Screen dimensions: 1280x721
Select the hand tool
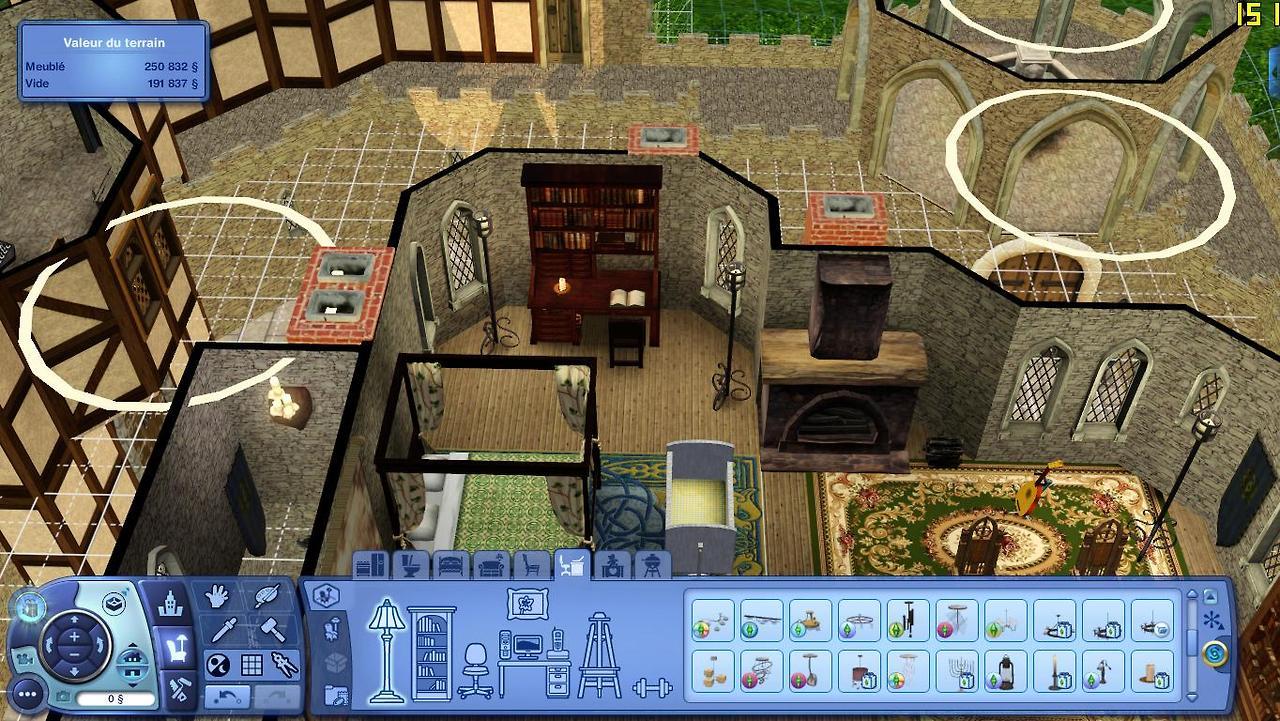coord(217,597)
